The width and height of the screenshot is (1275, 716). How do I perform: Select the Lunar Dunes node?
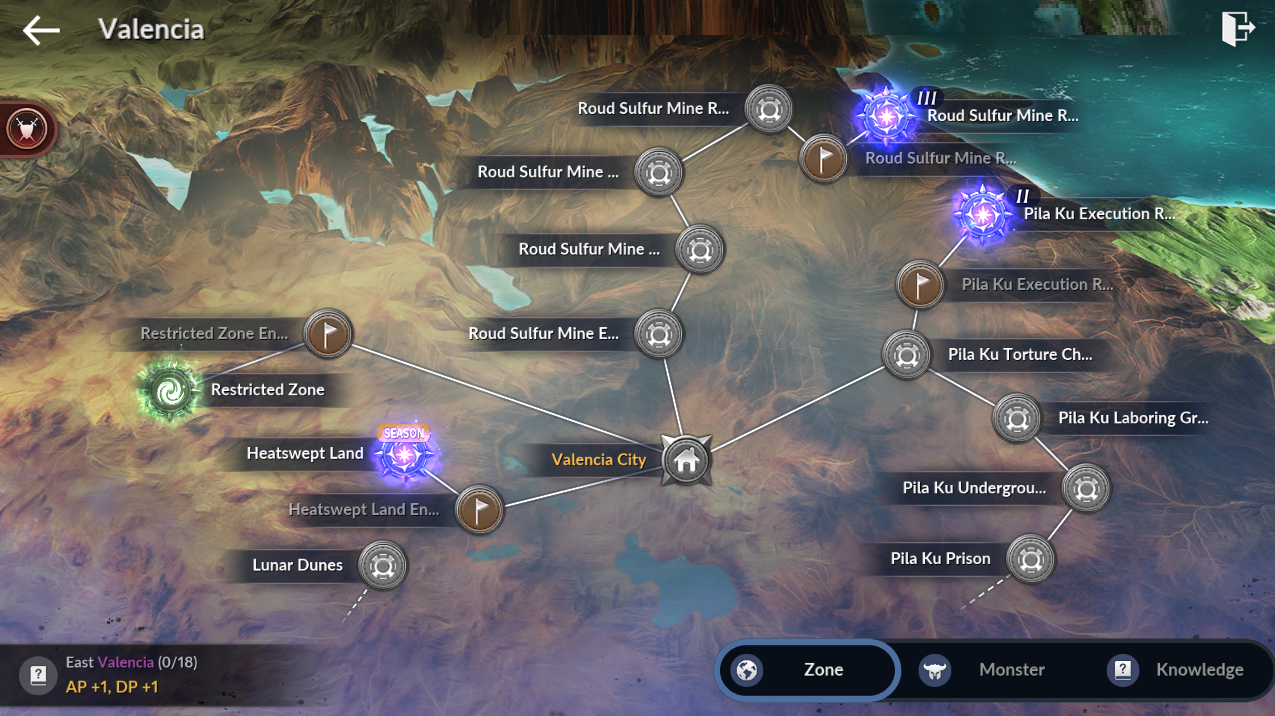pos(382,566)
